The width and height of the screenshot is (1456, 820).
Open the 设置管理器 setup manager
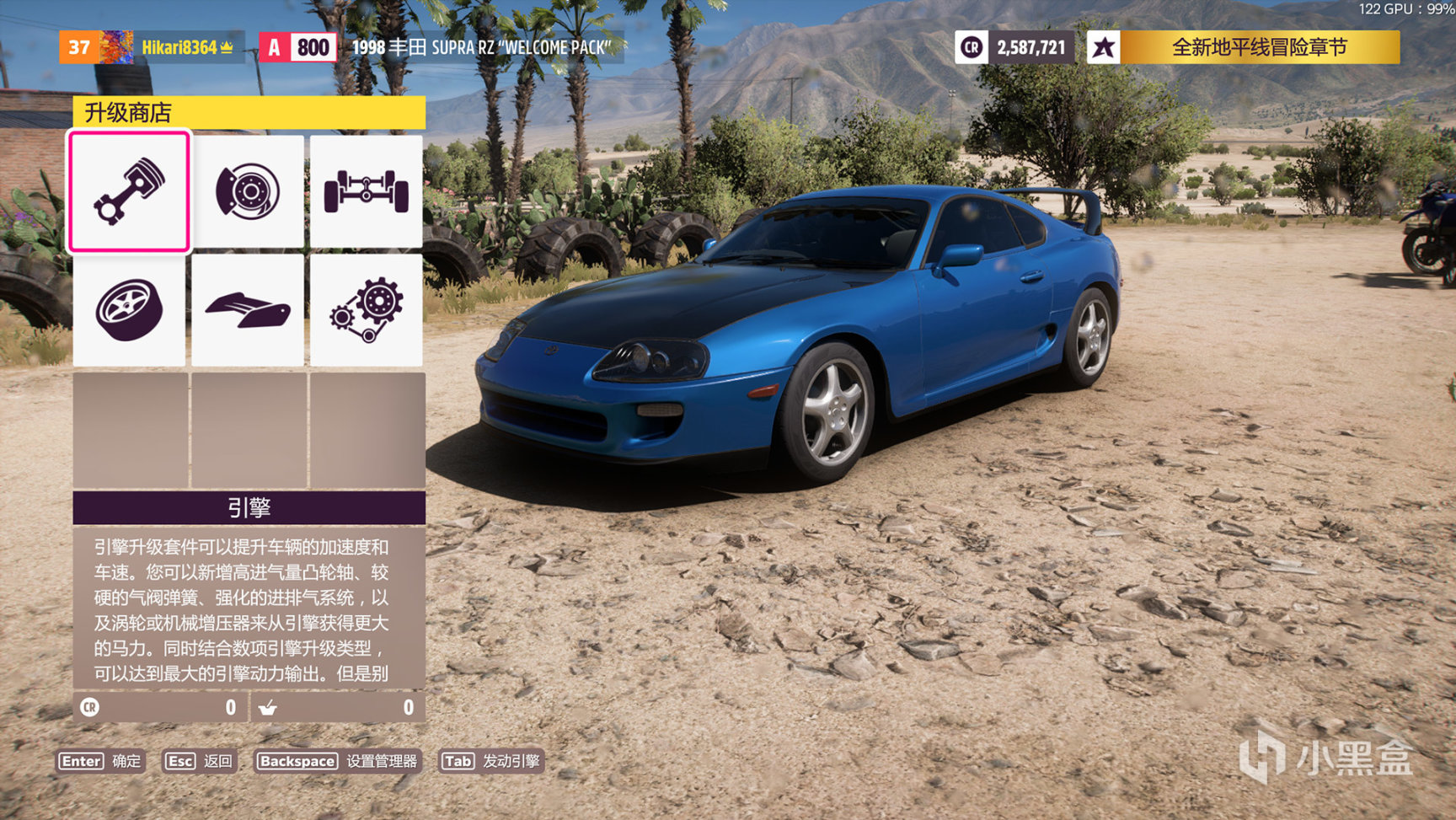tap(337, 761)
